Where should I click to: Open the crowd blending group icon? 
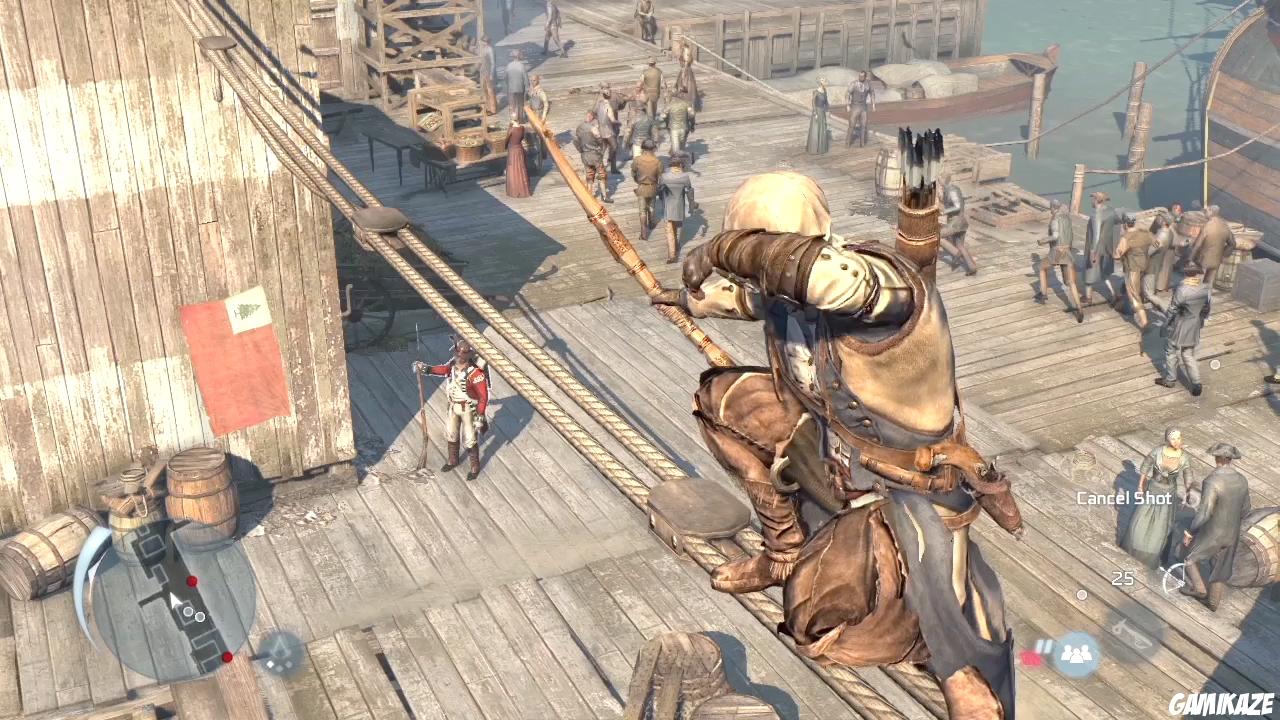click(1076, 654)
